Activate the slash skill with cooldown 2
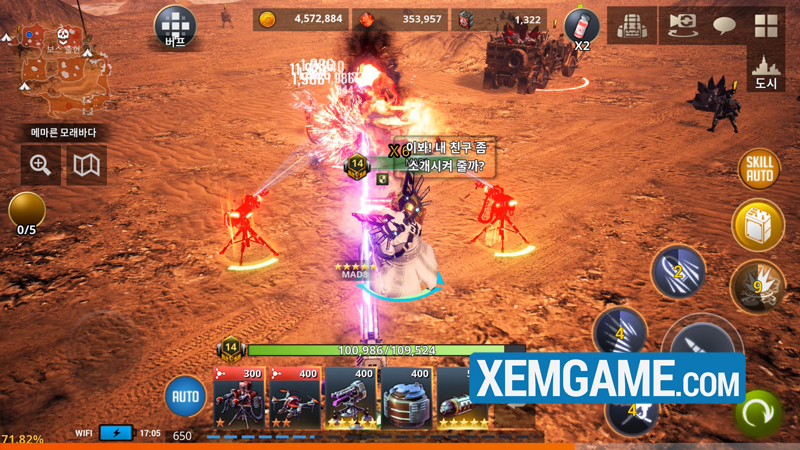 click(678, 271)
